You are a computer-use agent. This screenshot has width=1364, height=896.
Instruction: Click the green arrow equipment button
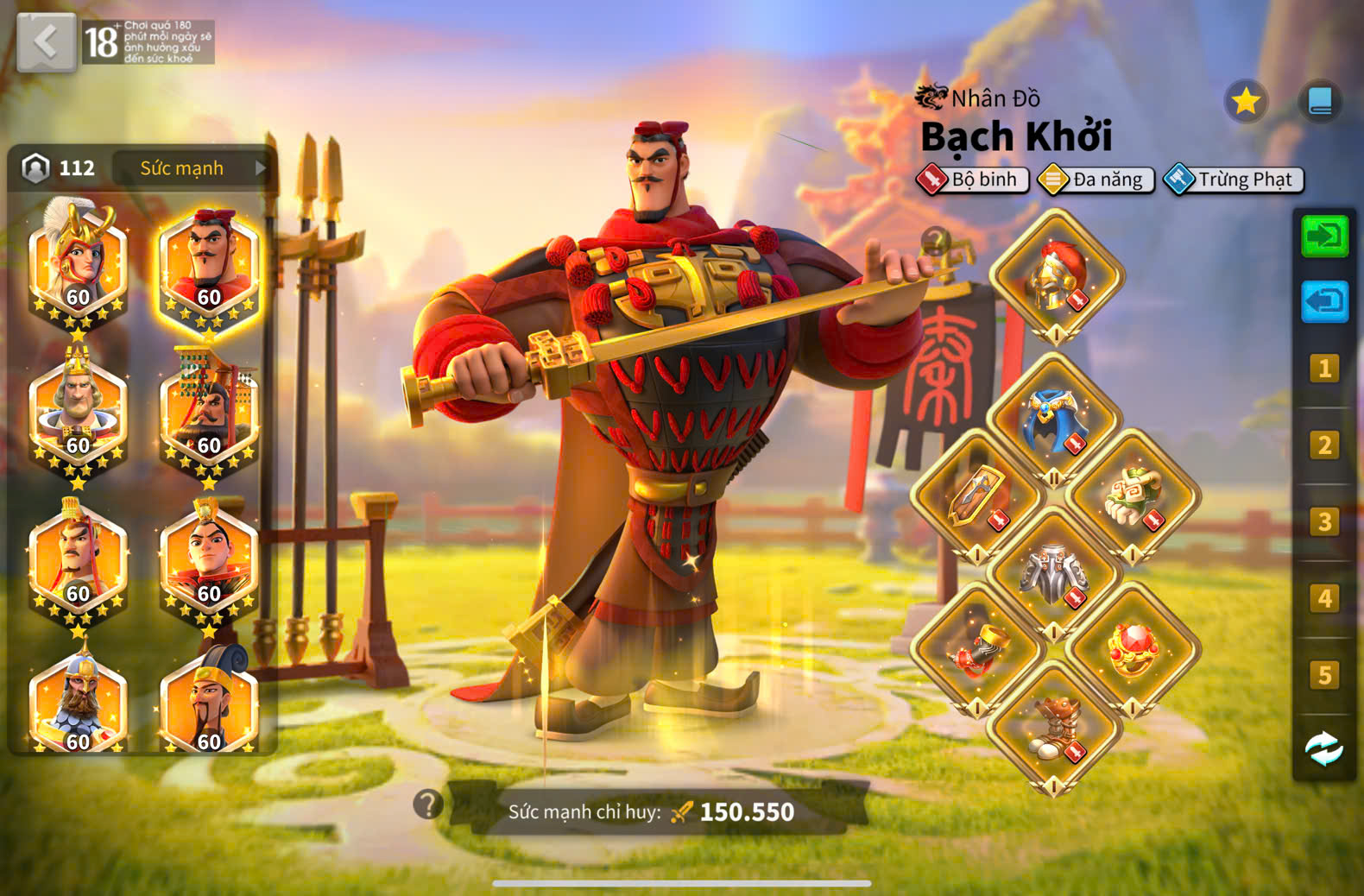[1324, 236]
